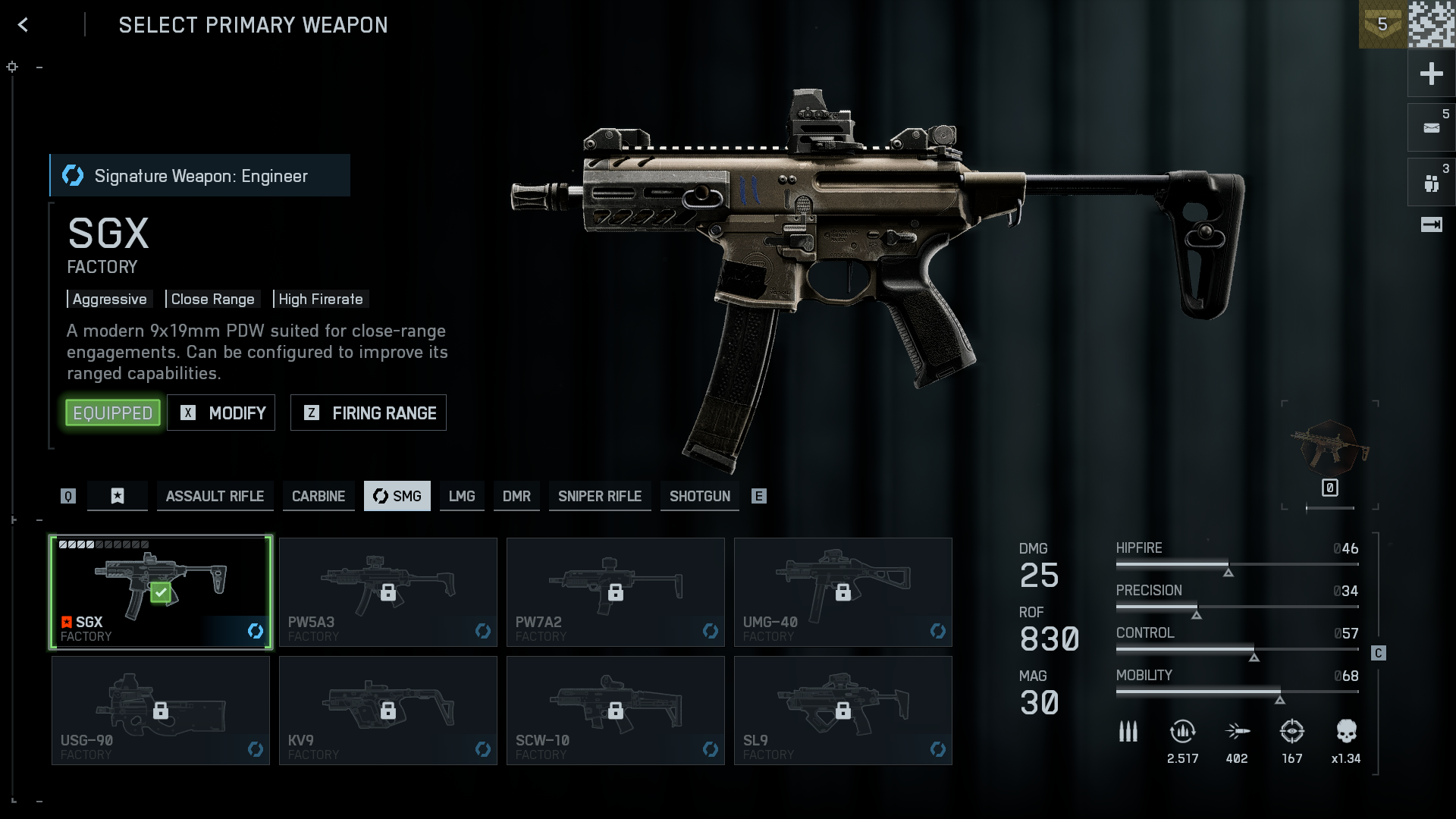This screenshot has height=819, width=1456.
Task: Pick the UMG-40 weapon tile
Action: tap(843, 592)
